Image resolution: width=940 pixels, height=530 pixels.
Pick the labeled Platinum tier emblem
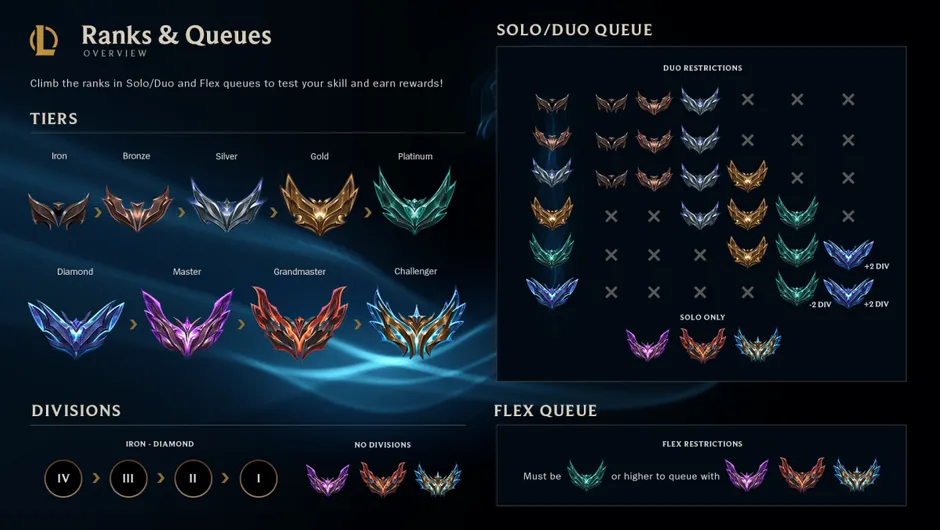point(414,200)
